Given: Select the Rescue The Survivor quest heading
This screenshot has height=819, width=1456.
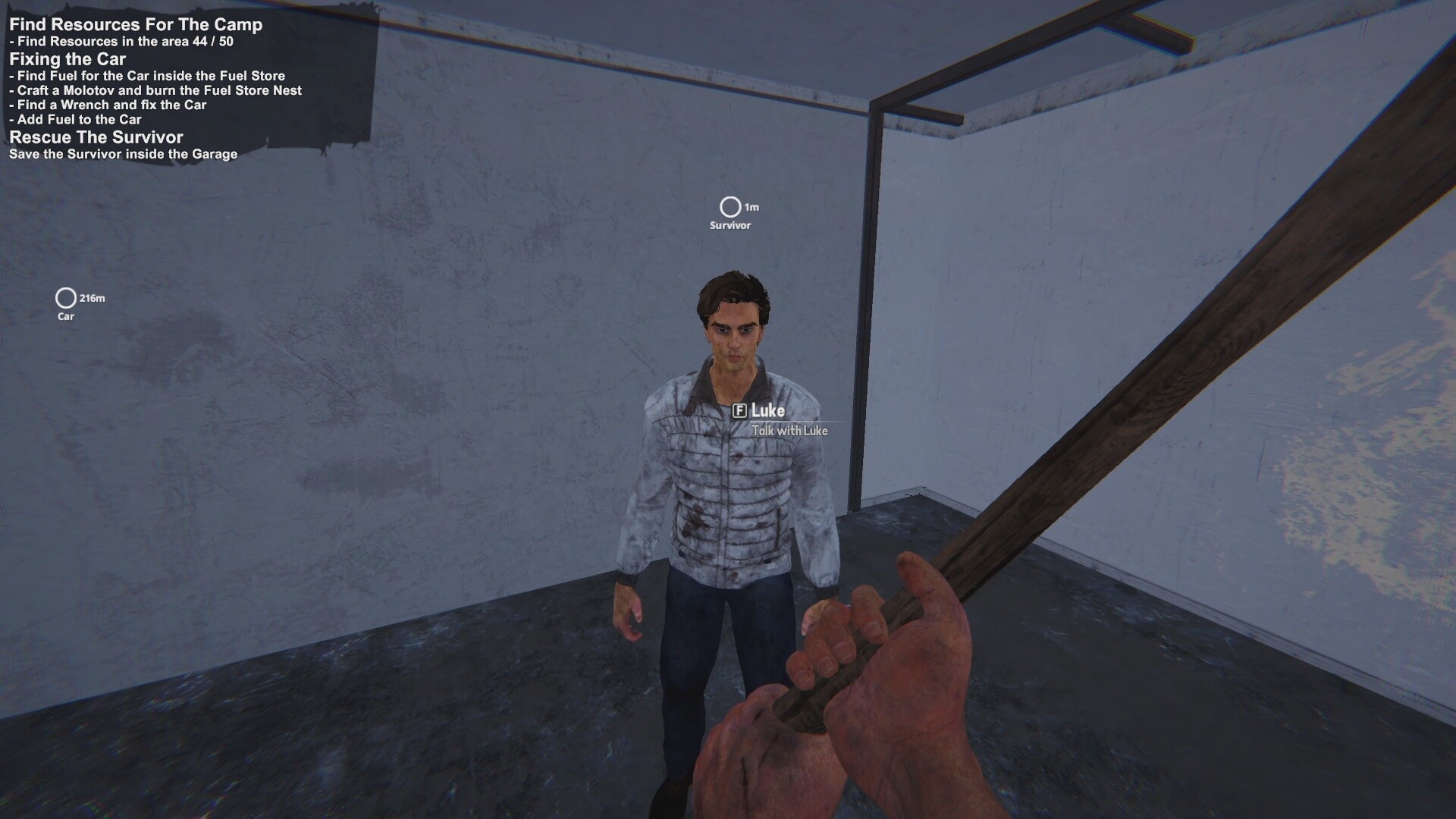Looking at the screenshot, I should point(96,137).
